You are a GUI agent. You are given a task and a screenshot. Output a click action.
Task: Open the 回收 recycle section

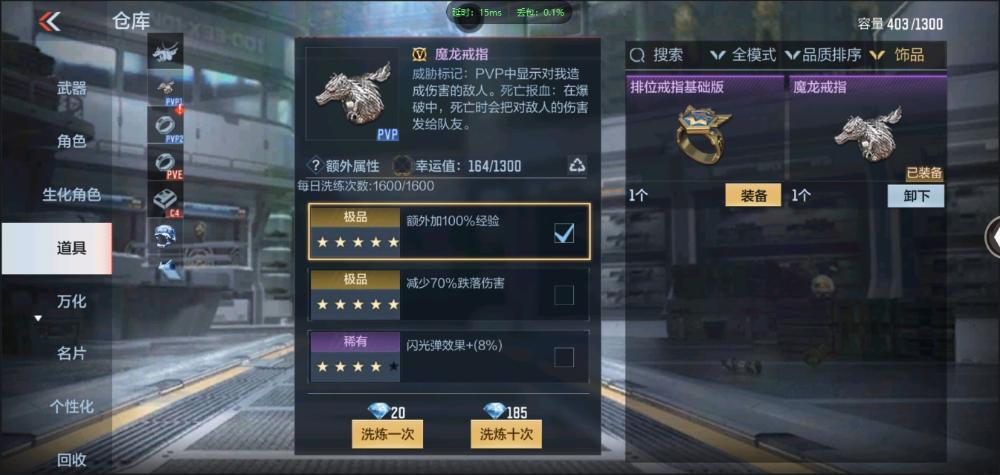(71, 459)
